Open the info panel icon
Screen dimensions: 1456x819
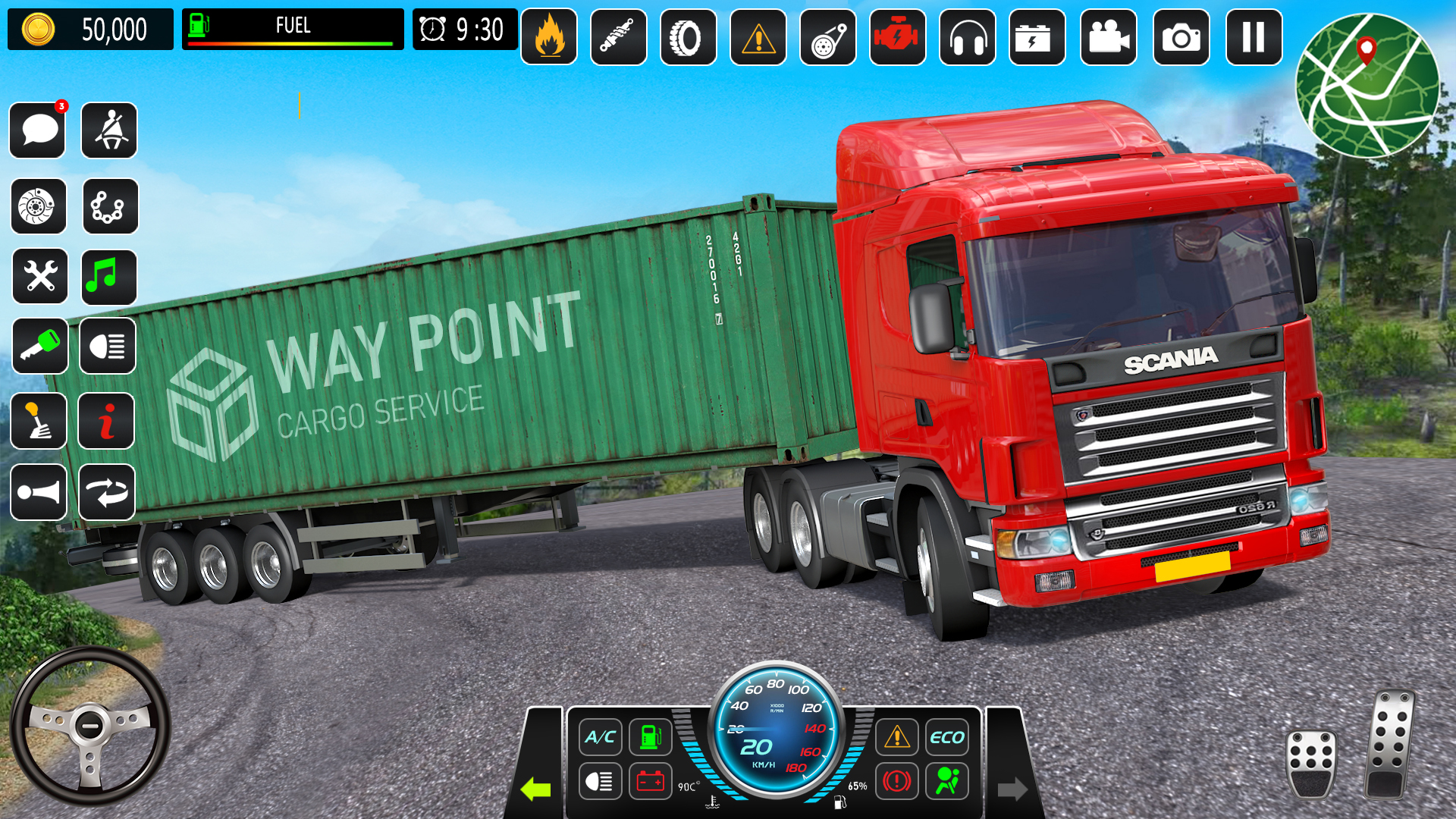click(106, 422)
